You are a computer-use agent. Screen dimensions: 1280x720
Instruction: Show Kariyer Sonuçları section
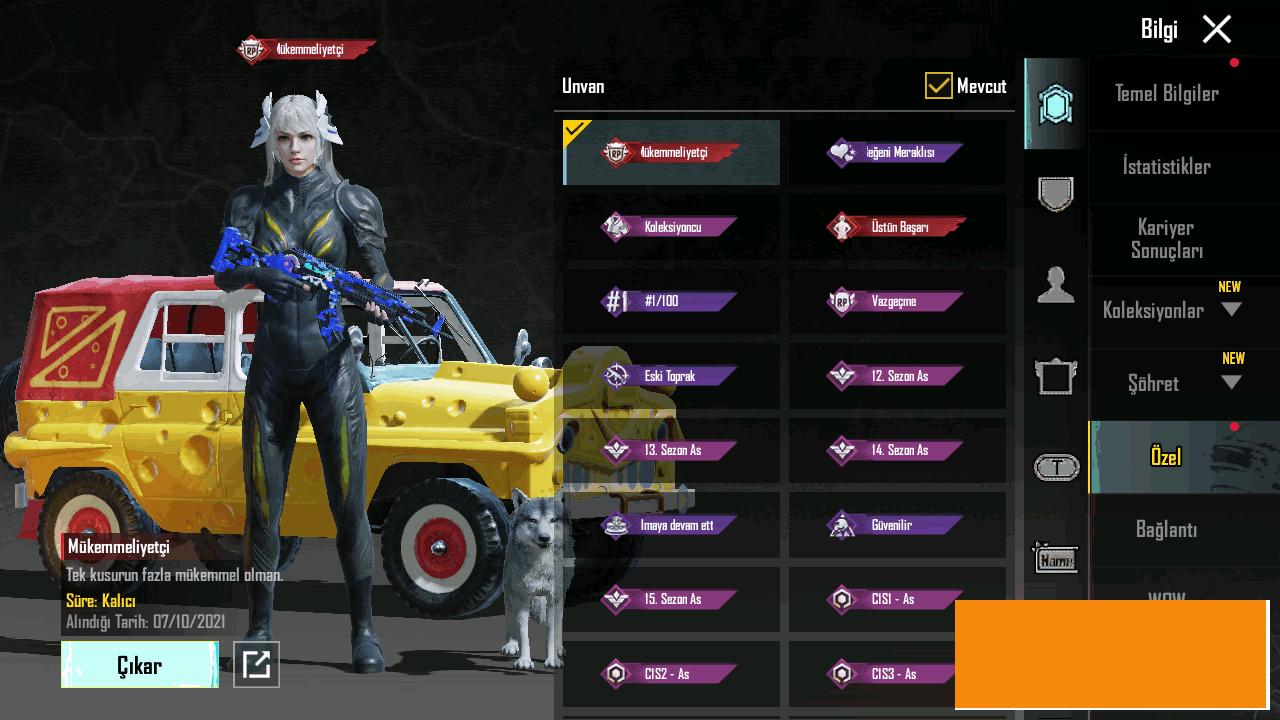point(1166,239)
